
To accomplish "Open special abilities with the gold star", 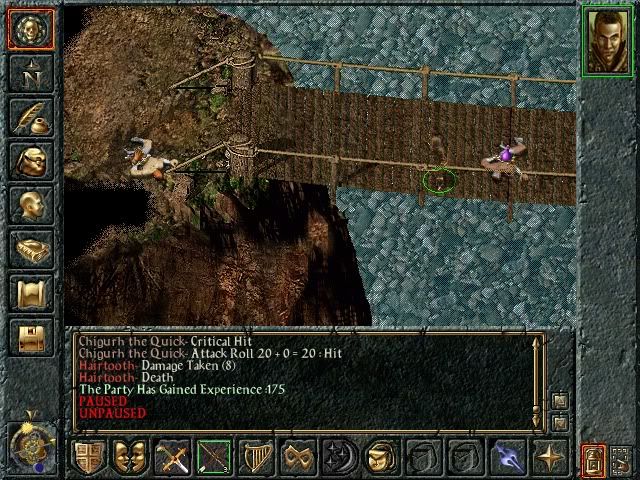I will (547, 457).
